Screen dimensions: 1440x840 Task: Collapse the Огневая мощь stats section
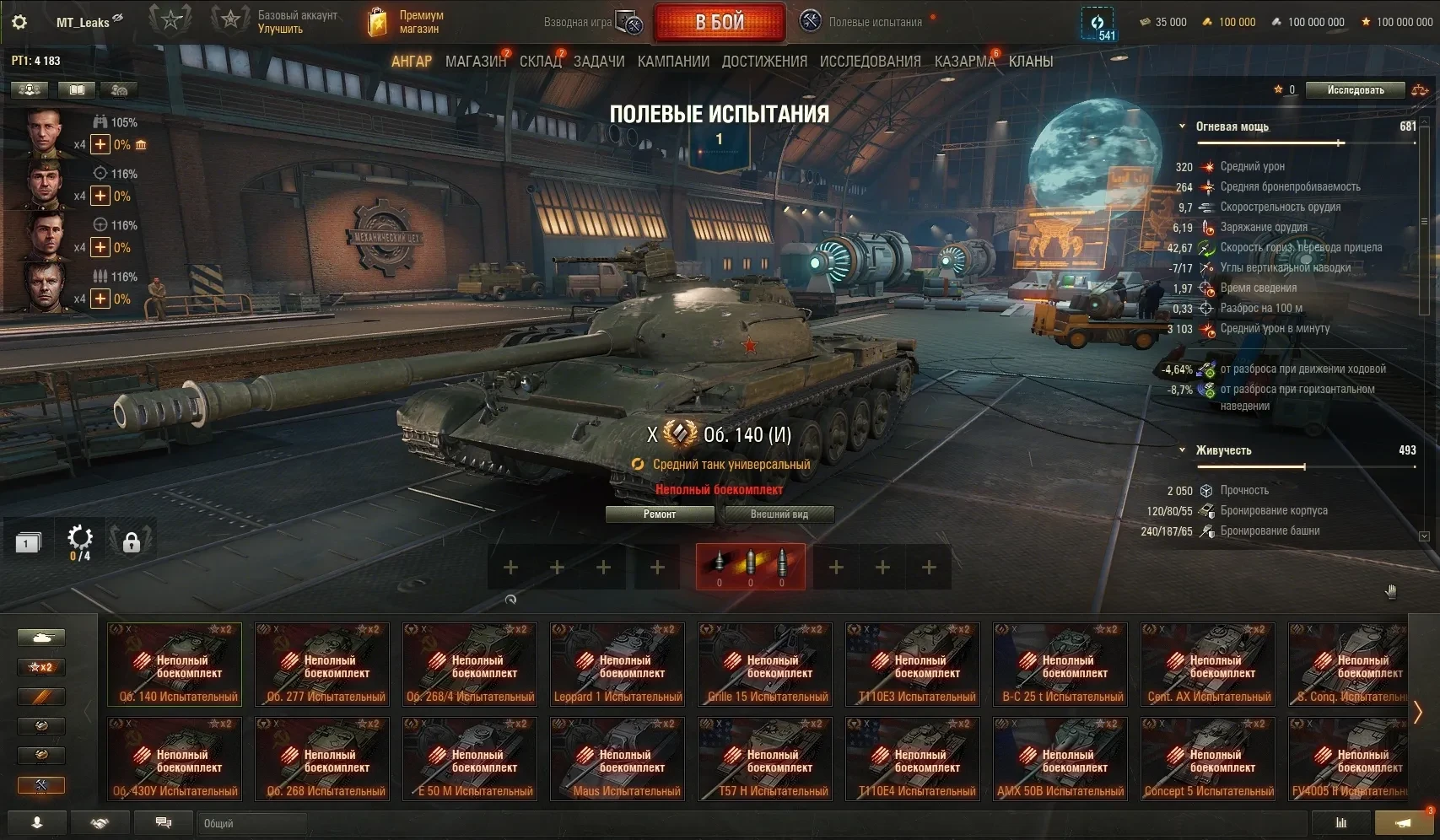(1183, 127)
